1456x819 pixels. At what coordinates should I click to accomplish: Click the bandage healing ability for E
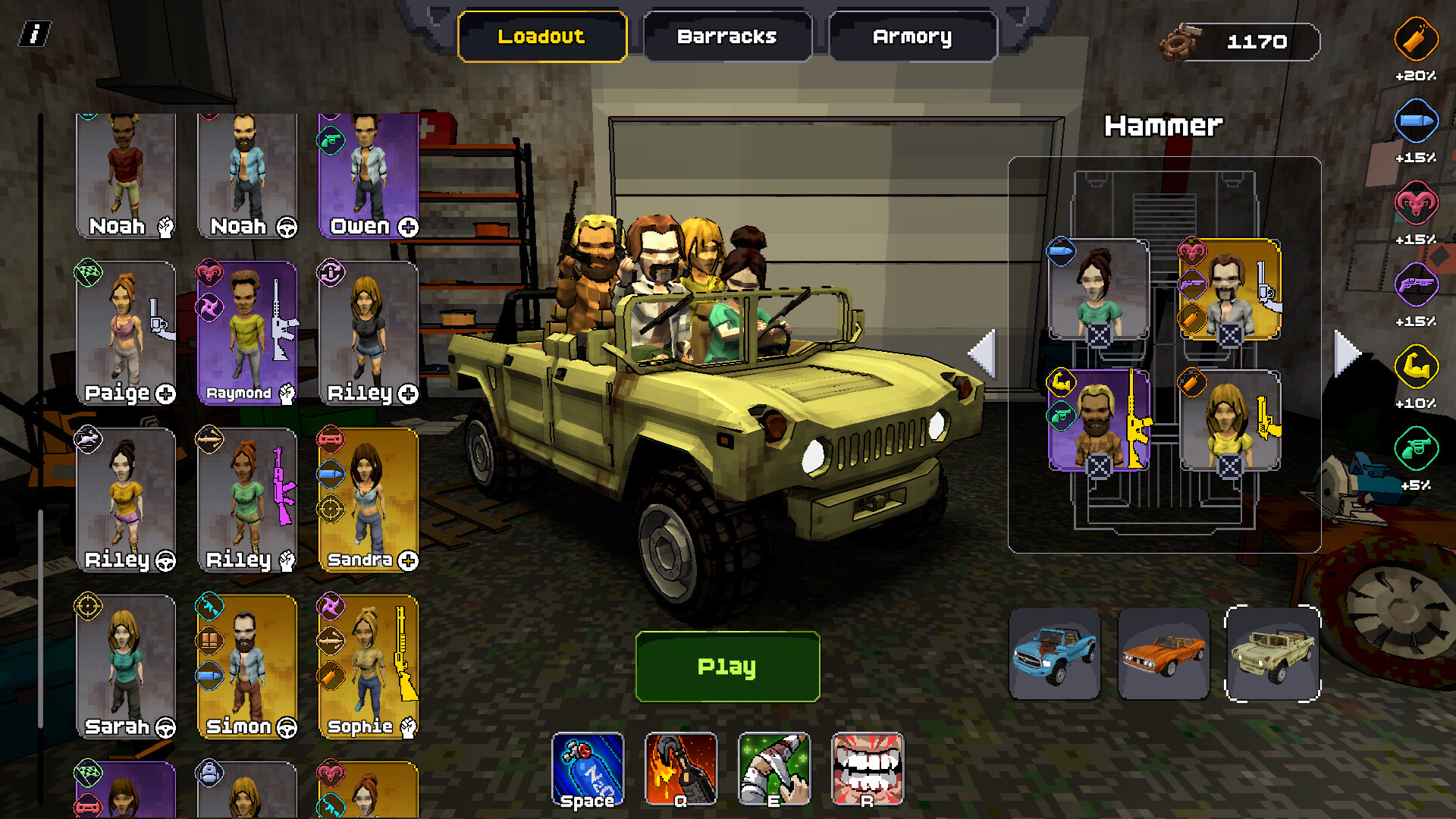pos(773,770)
